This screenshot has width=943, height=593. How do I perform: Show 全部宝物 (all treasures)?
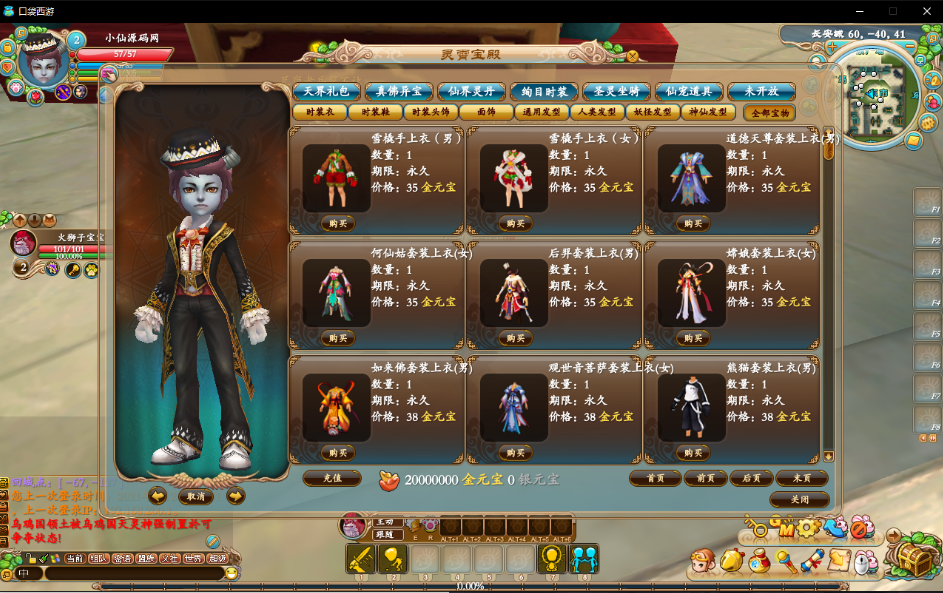click(x=770, y=113)
